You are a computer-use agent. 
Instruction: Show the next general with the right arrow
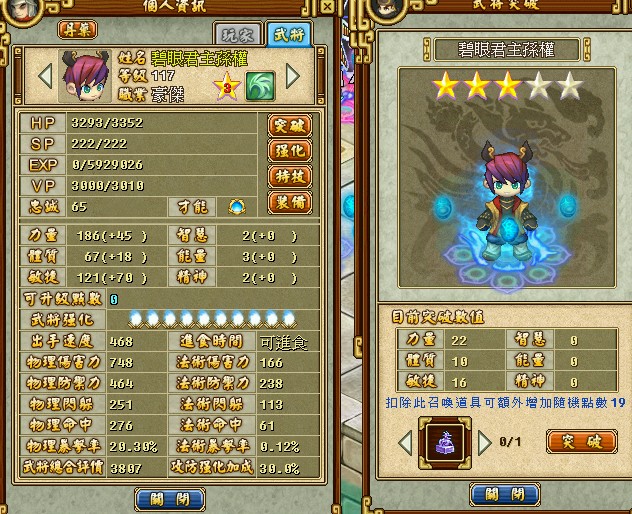click(x=293, y=75)
